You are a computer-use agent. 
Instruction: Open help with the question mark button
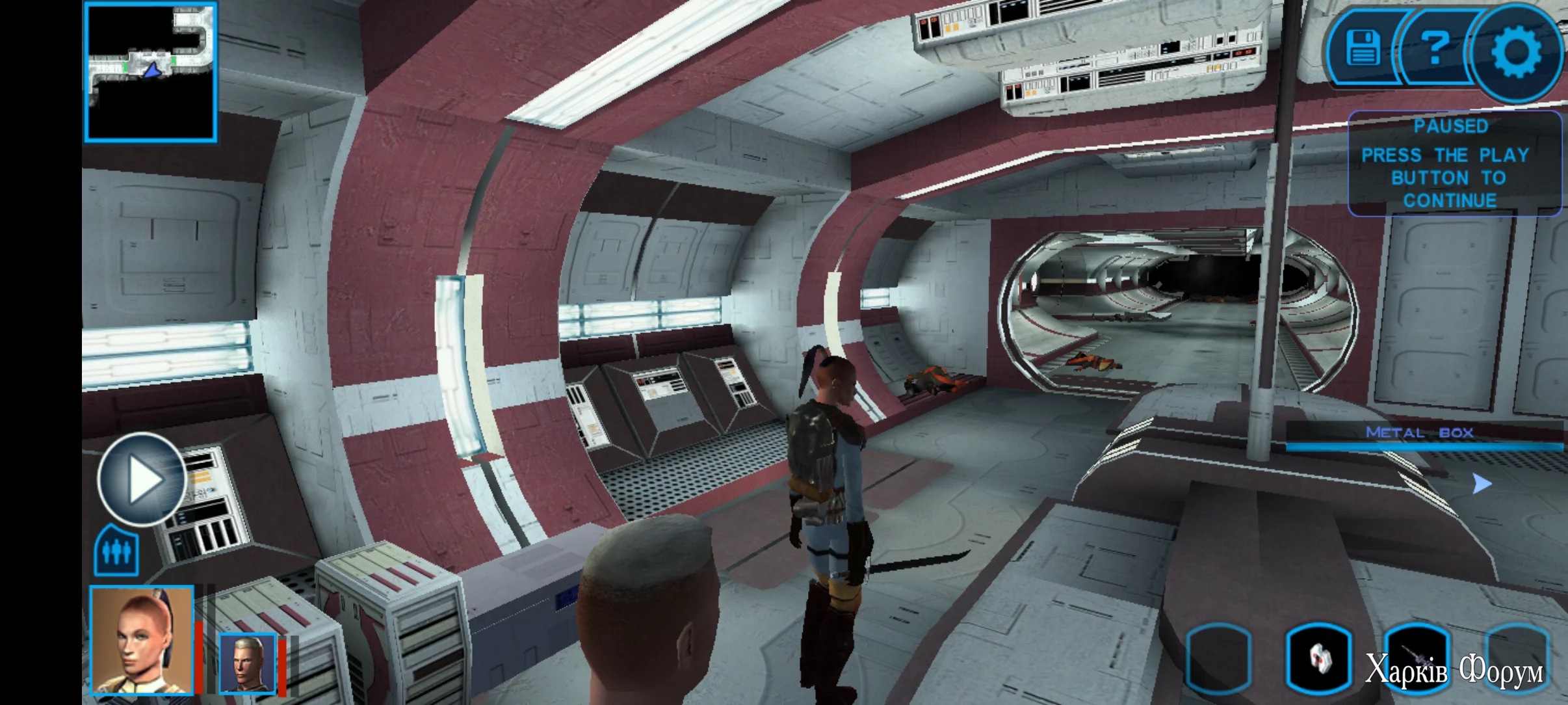point(1435,48)
